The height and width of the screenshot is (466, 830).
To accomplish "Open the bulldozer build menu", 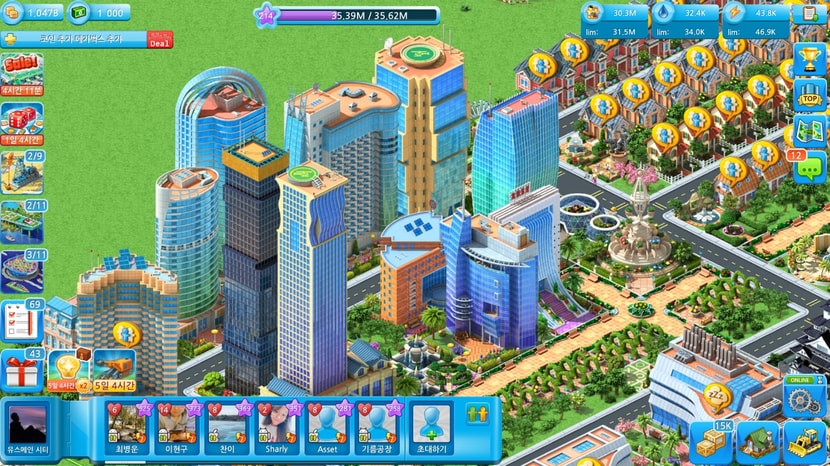I will click(803, 440).
